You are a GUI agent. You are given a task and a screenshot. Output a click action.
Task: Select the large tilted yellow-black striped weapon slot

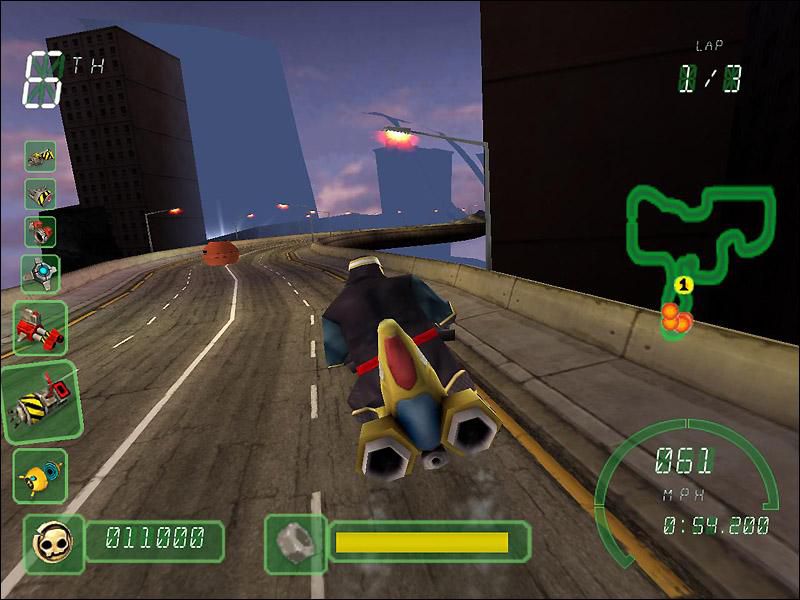pyautogui.click(x=40, y=402)
